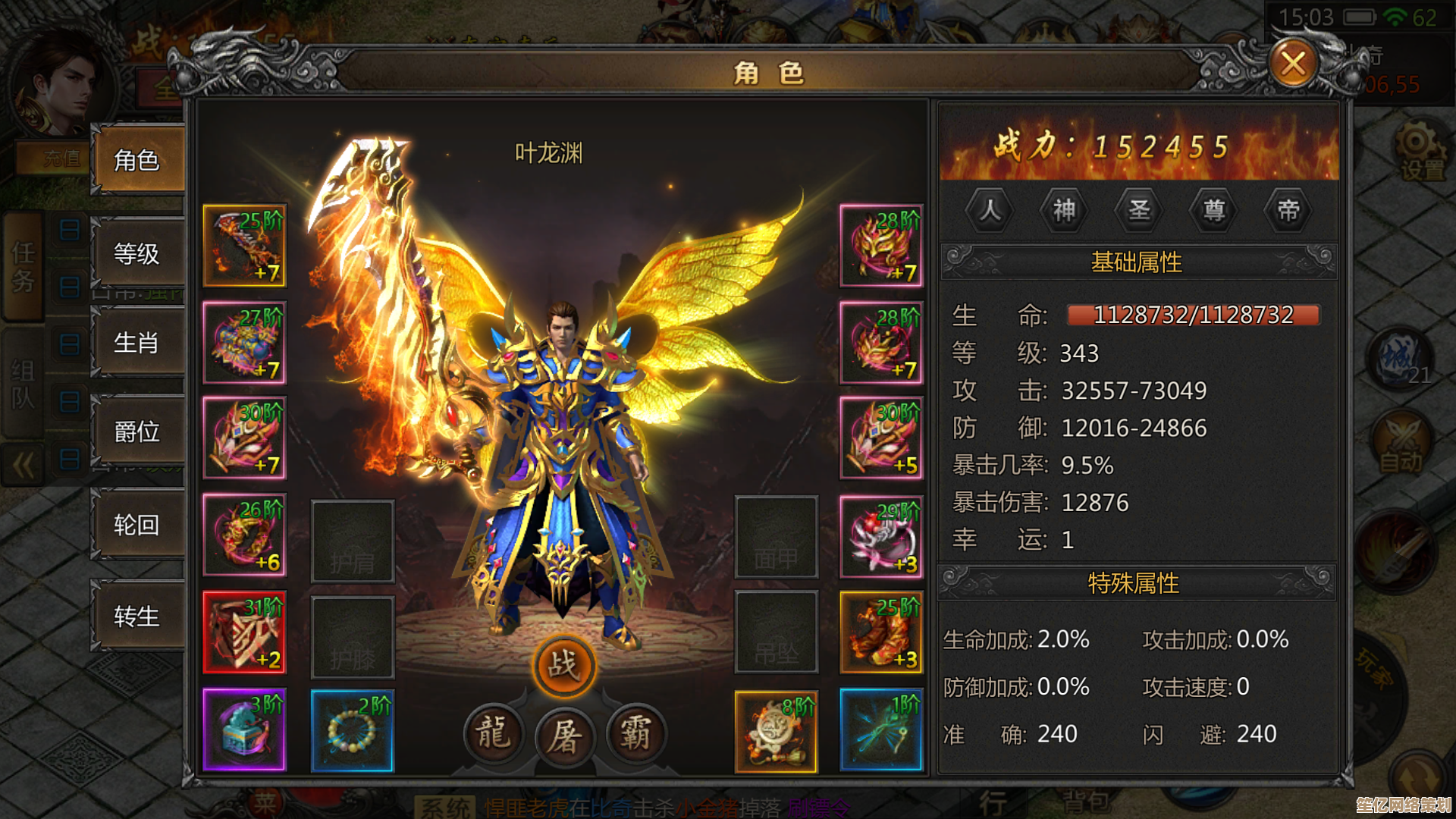Open the 轮回 tab

point(137,525)
